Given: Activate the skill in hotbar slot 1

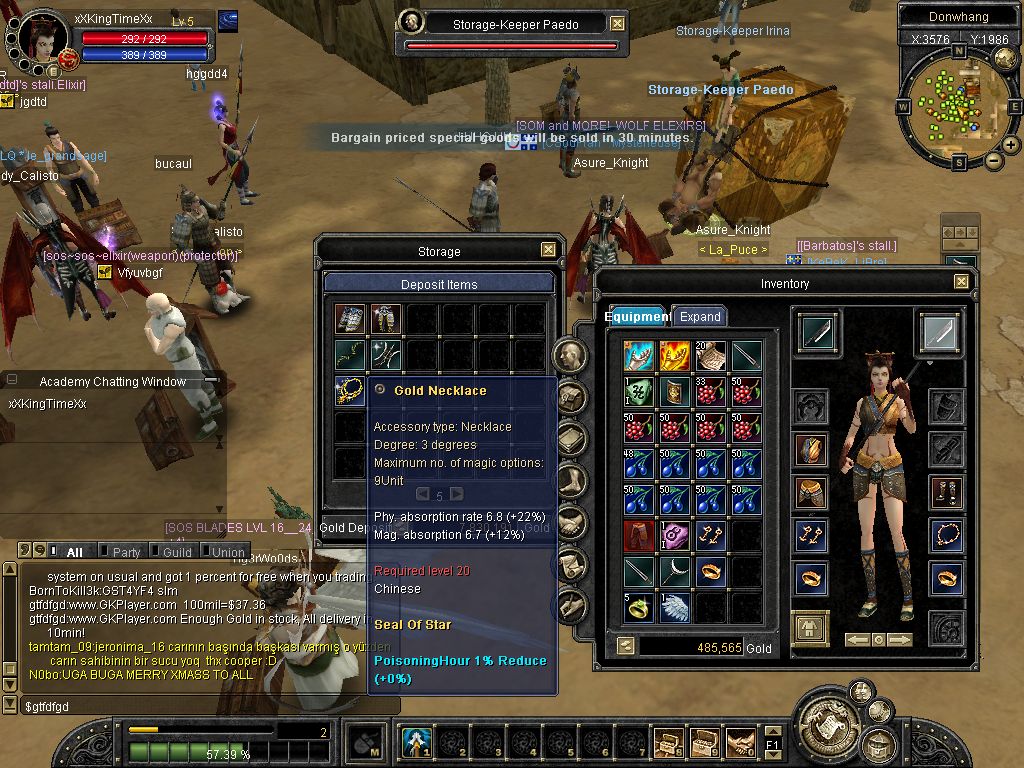Looking at the screenshot, I should pyautogui.click(x=416, y=743).
